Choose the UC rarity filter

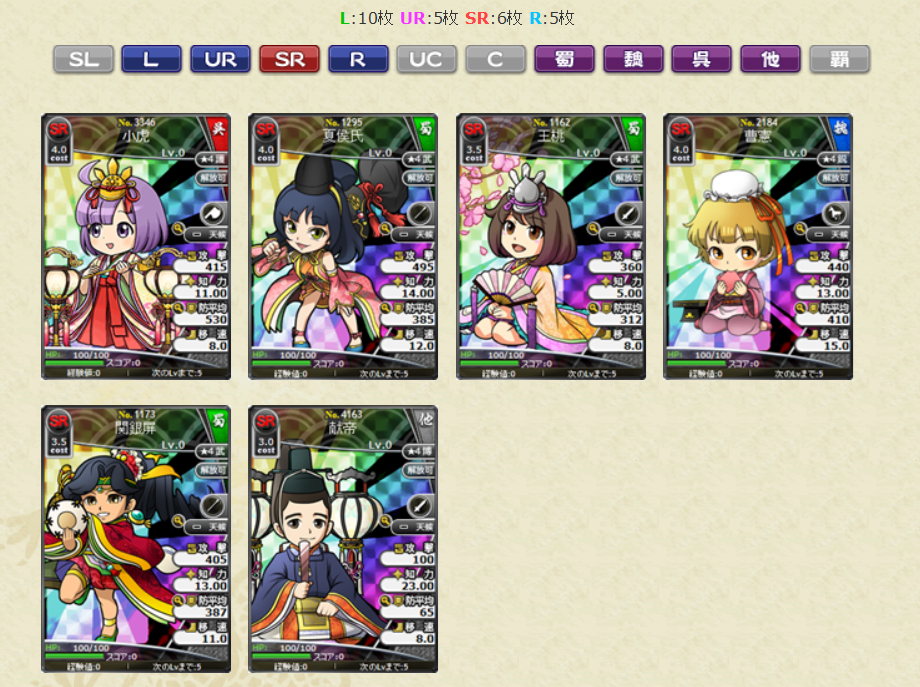[427, 59]
